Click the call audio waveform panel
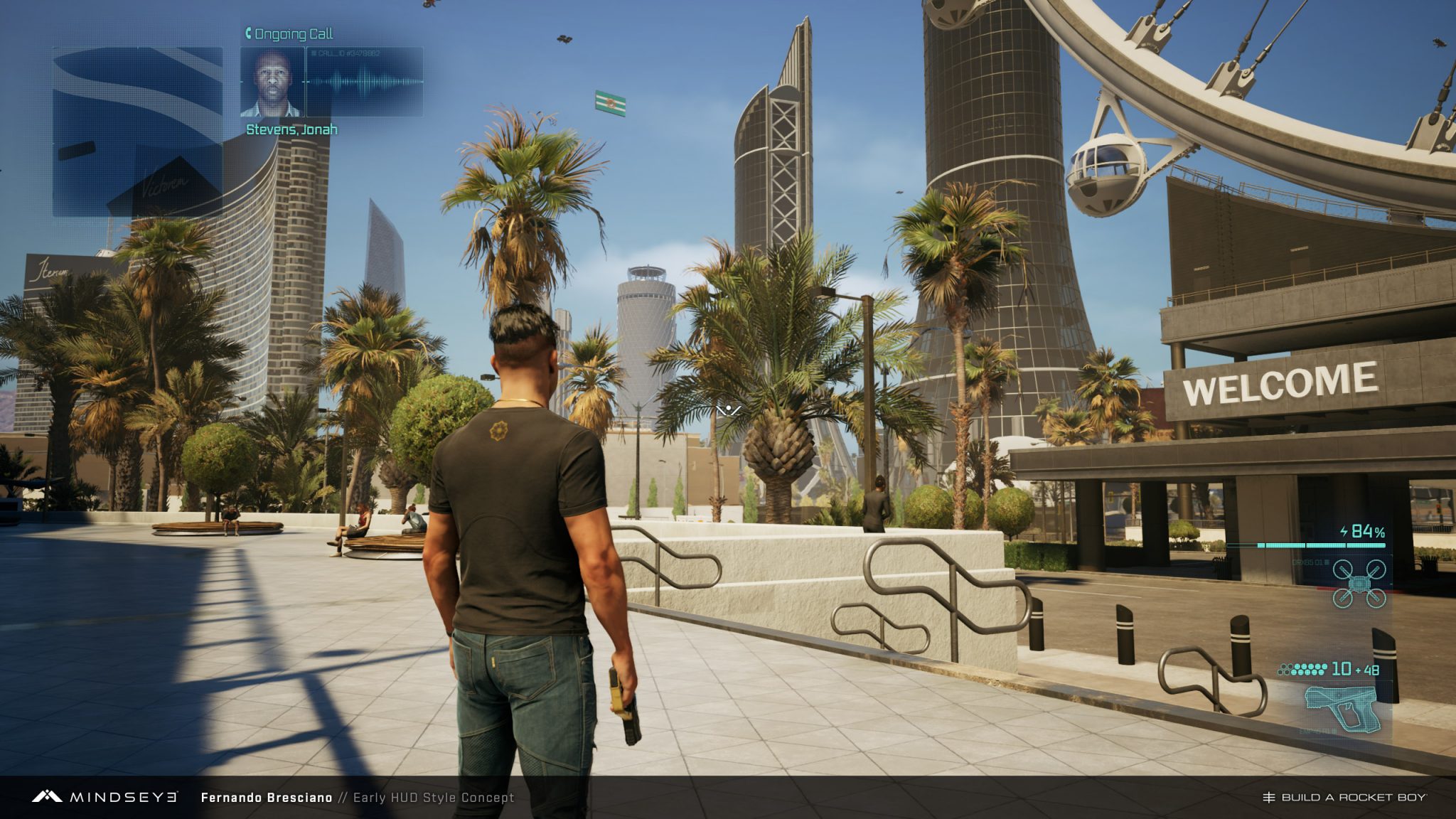This screenshot has height=819, width=1456. (365, 82)
